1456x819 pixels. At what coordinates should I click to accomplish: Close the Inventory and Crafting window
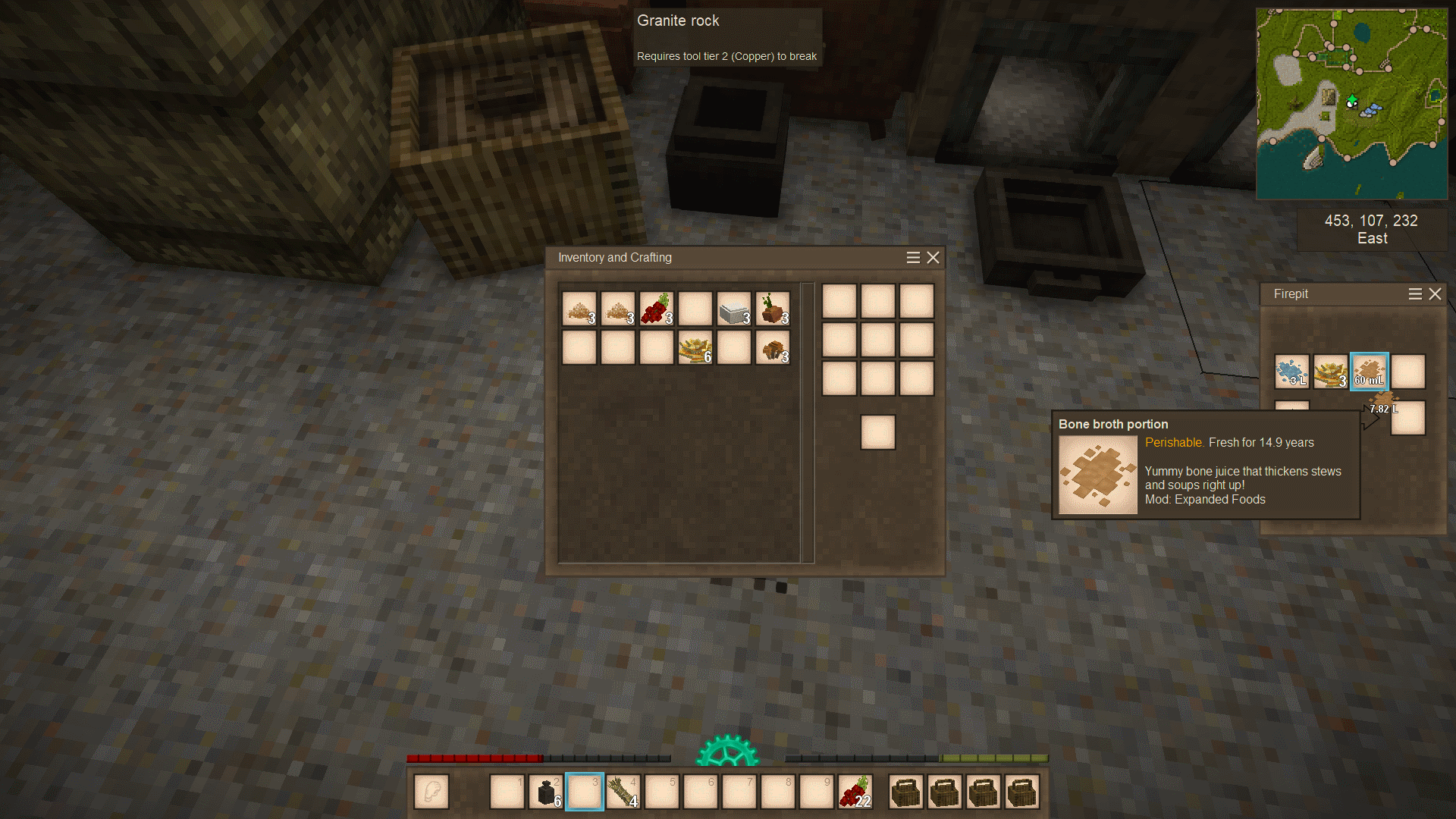[x=934, y=258]
